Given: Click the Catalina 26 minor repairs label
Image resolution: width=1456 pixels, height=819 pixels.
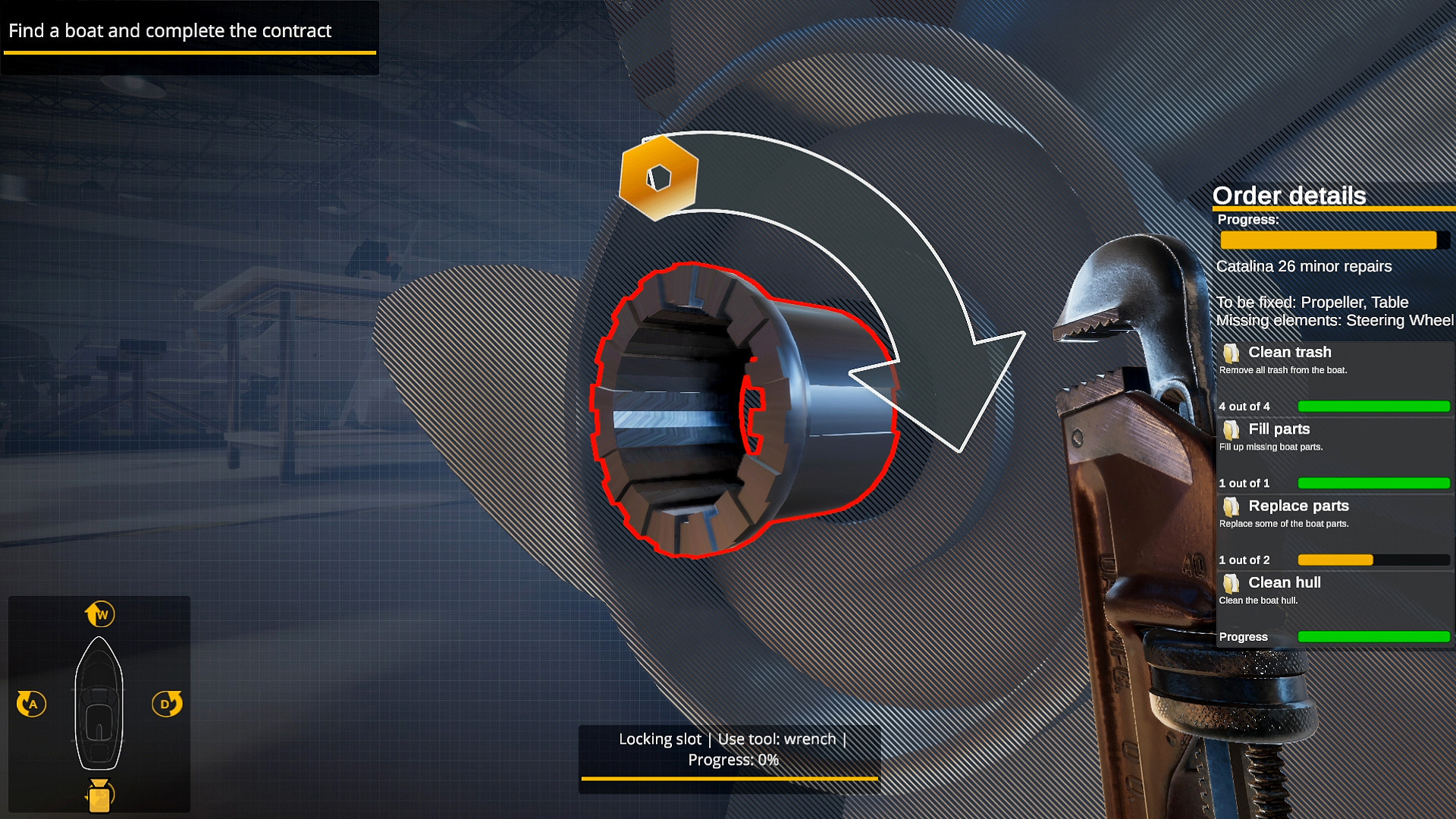Looking at the screenshot, I should pos(1304,266).
